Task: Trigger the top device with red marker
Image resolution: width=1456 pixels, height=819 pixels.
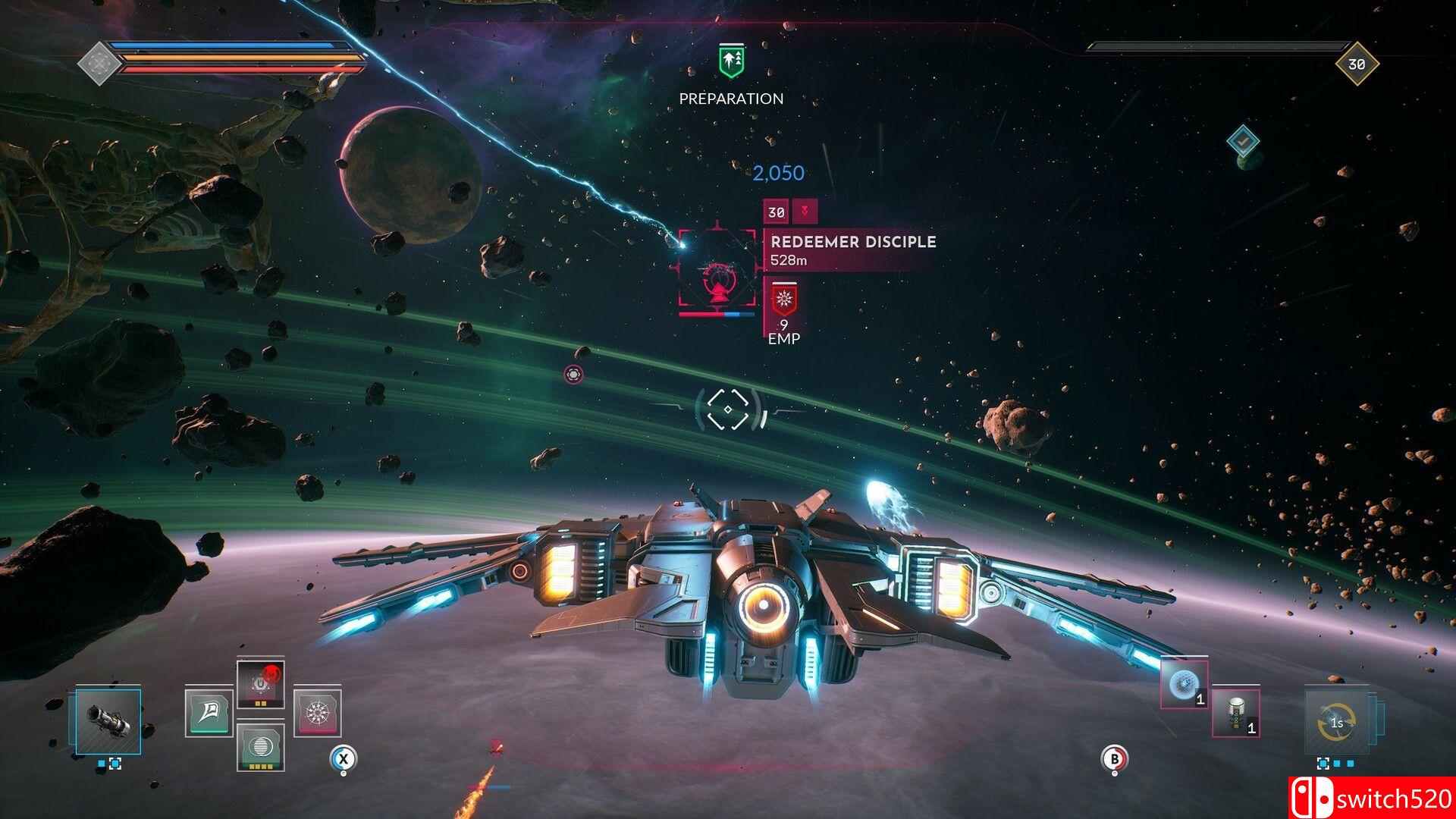Action: 260,684
